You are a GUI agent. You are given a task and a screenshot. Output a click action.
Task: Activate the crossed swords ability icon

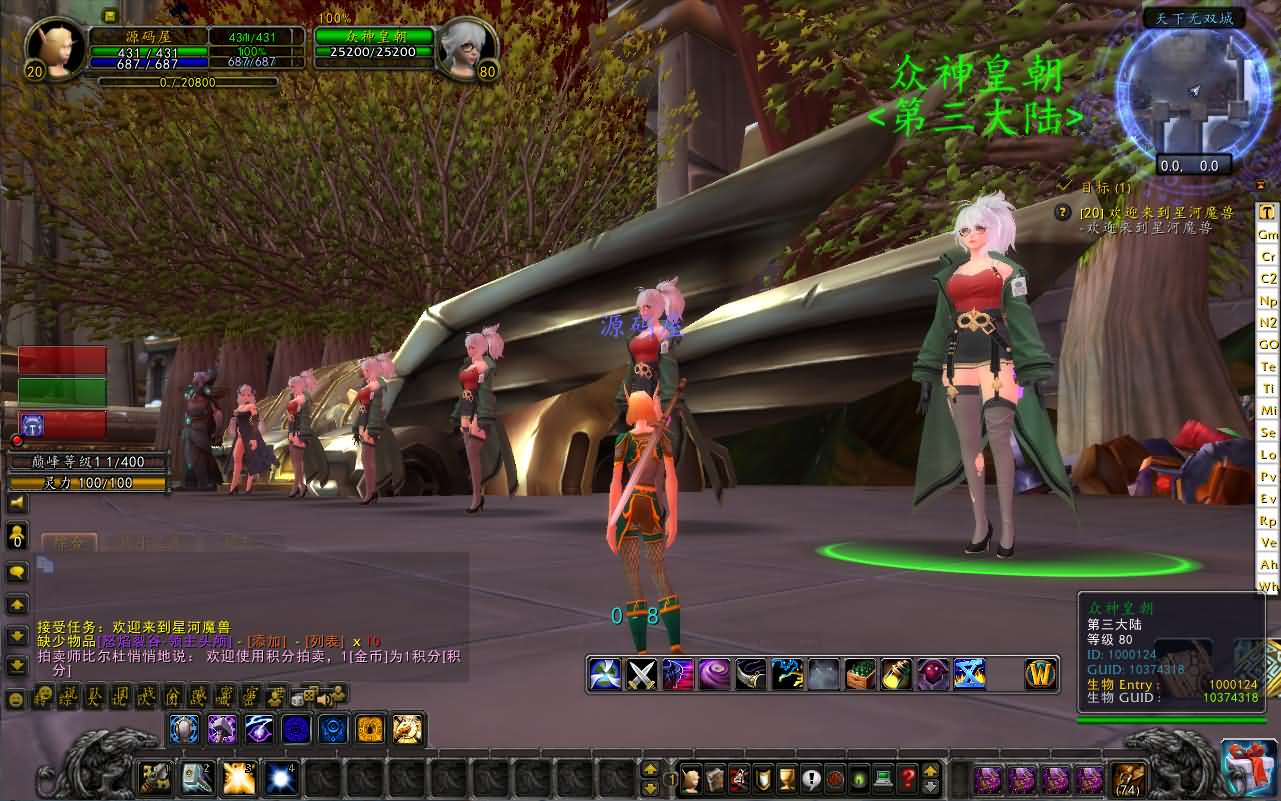[x=641, y=675]
